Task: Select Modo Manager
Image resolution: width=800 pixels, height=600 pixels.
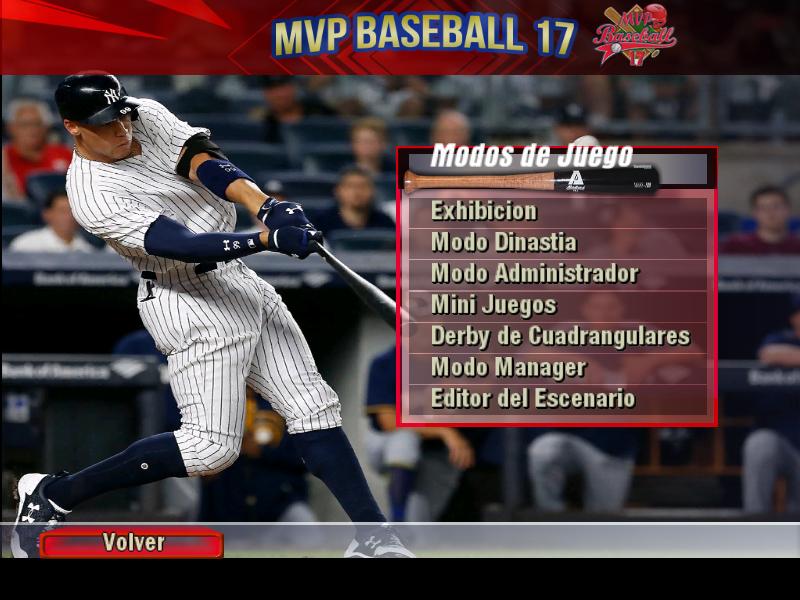Action: click(x=508, y=367)
